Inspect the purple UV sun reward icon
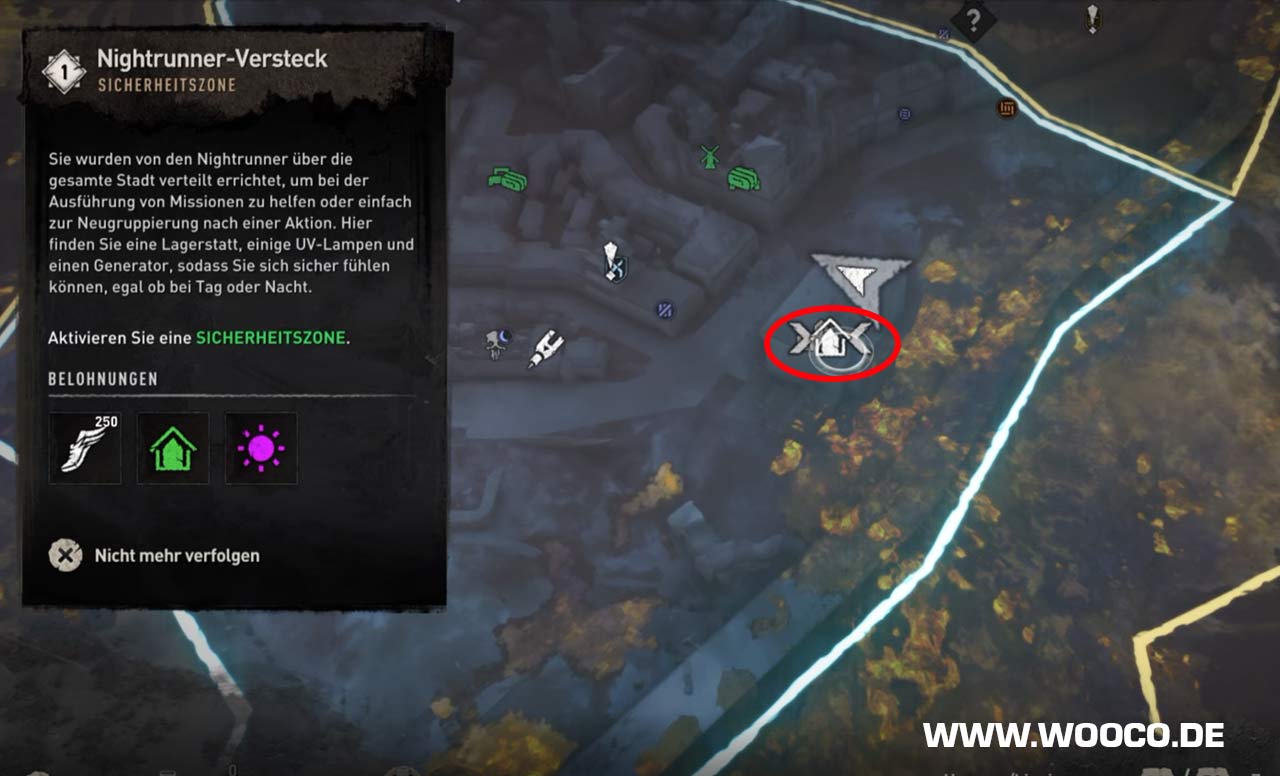This screenshot has width=1280, height=776. [261, 448]
